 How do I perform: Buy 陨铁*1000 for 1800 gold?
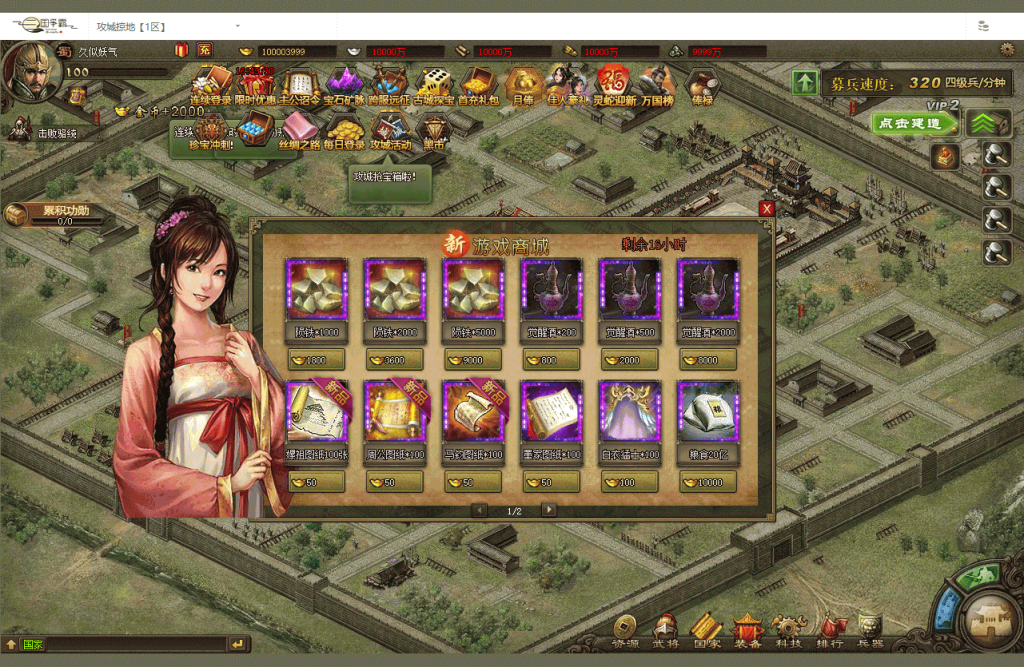(316, 360)
